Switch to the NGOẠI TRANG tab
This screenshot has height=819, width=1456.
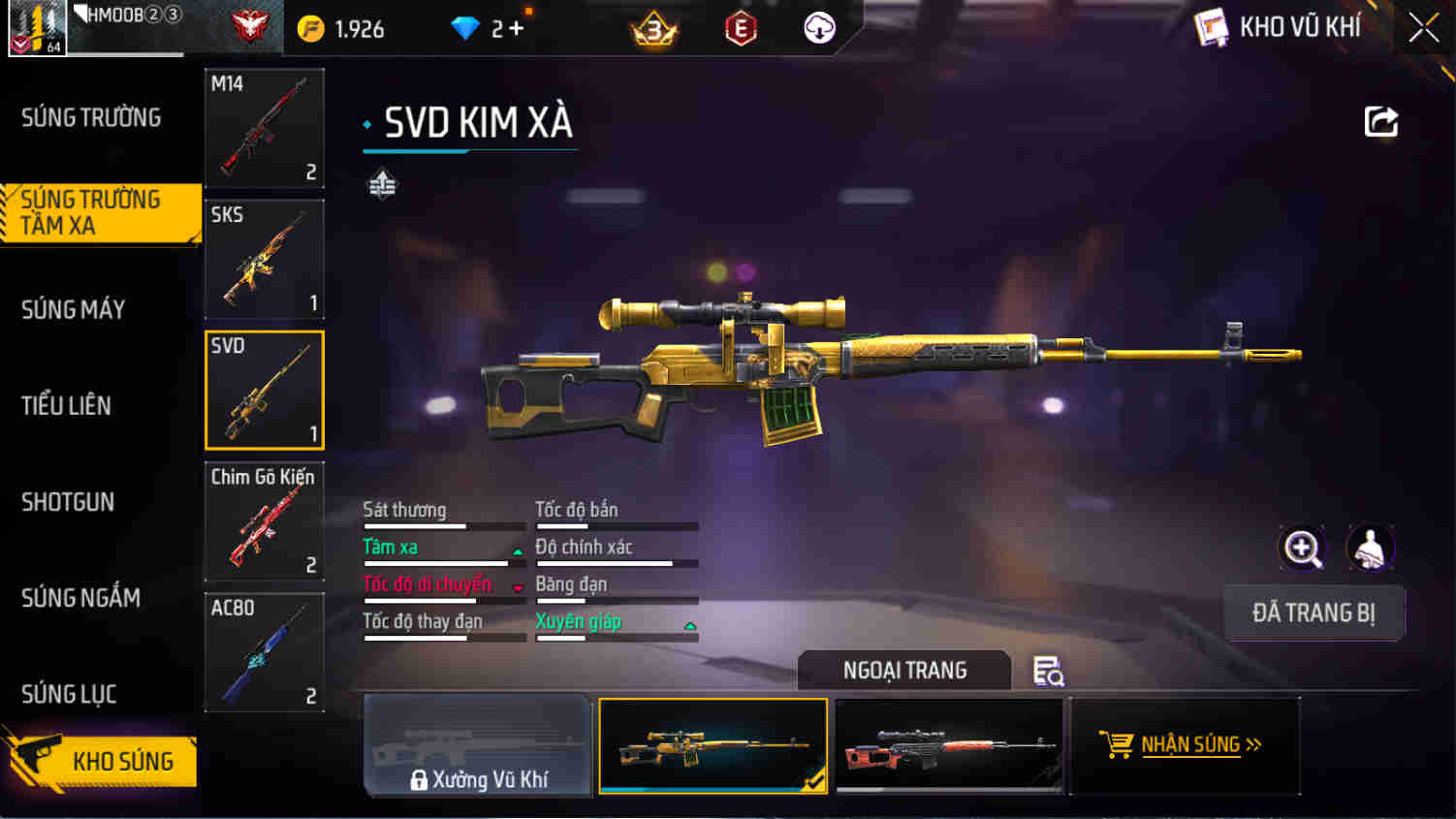[x=903, y=671]
